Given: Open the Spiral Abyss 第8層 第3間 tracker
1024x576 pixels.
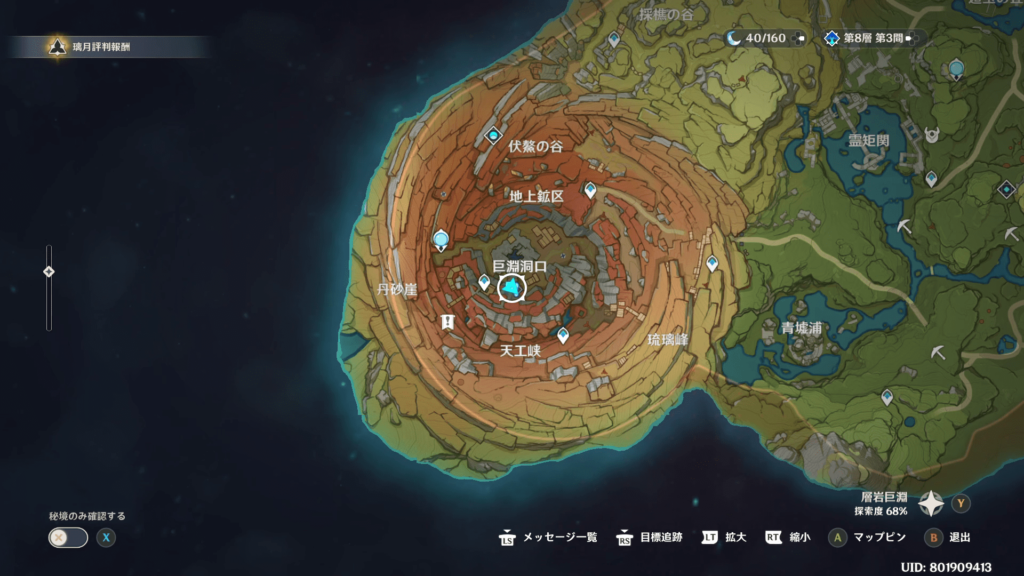Looking at the screenshot, I should point(870,38).
